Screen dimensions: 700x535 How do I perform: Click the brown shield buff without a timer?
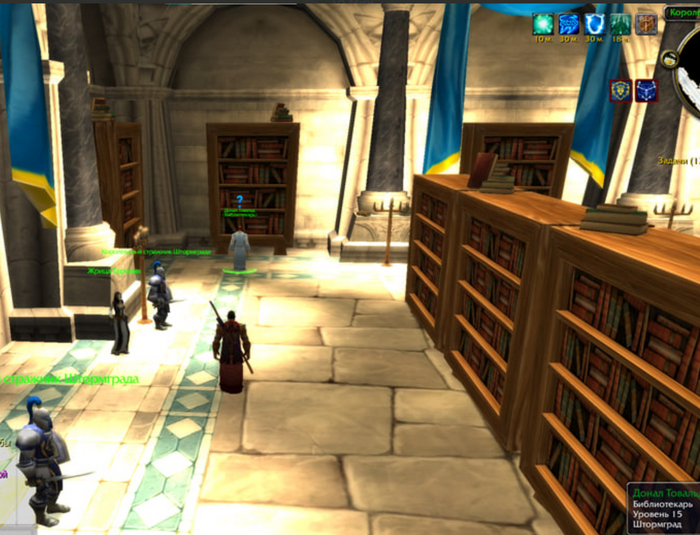click(647, 23)
